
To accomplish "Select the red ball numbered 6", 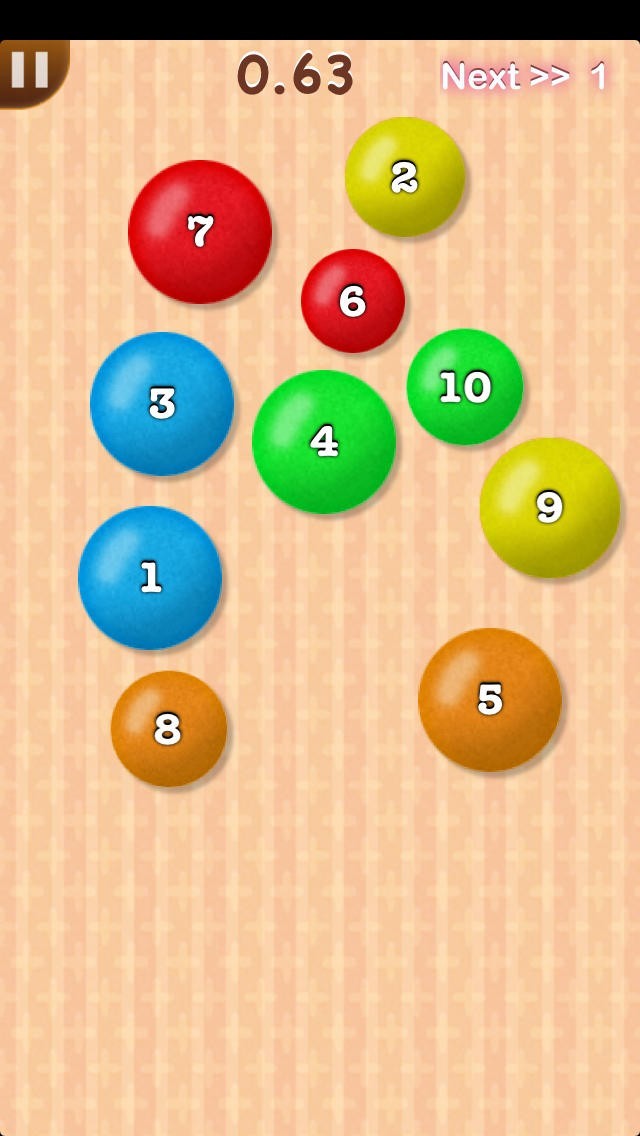I will (352, 300).
